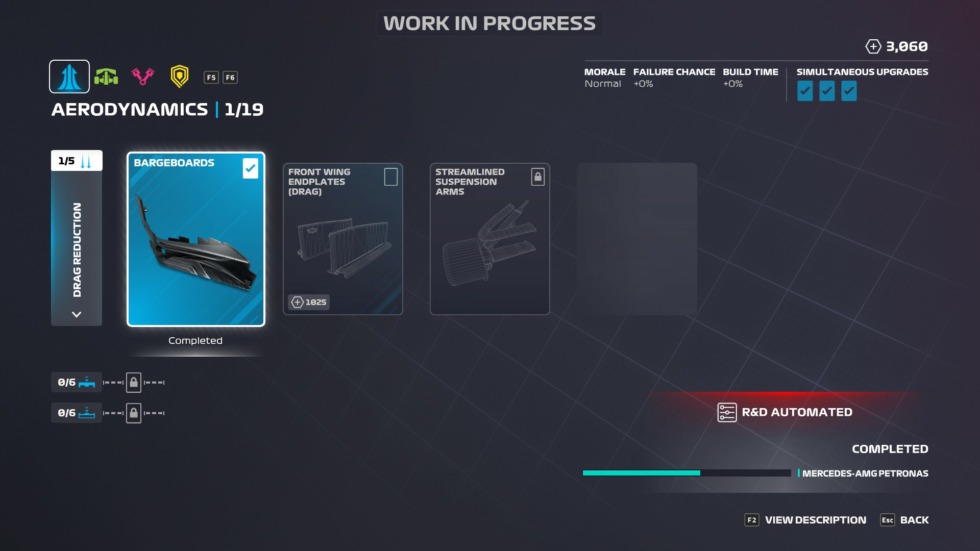This screenshot has height=551, width=980.
Task: Toggle the R&D Automated option
Action: coord(785,412)
